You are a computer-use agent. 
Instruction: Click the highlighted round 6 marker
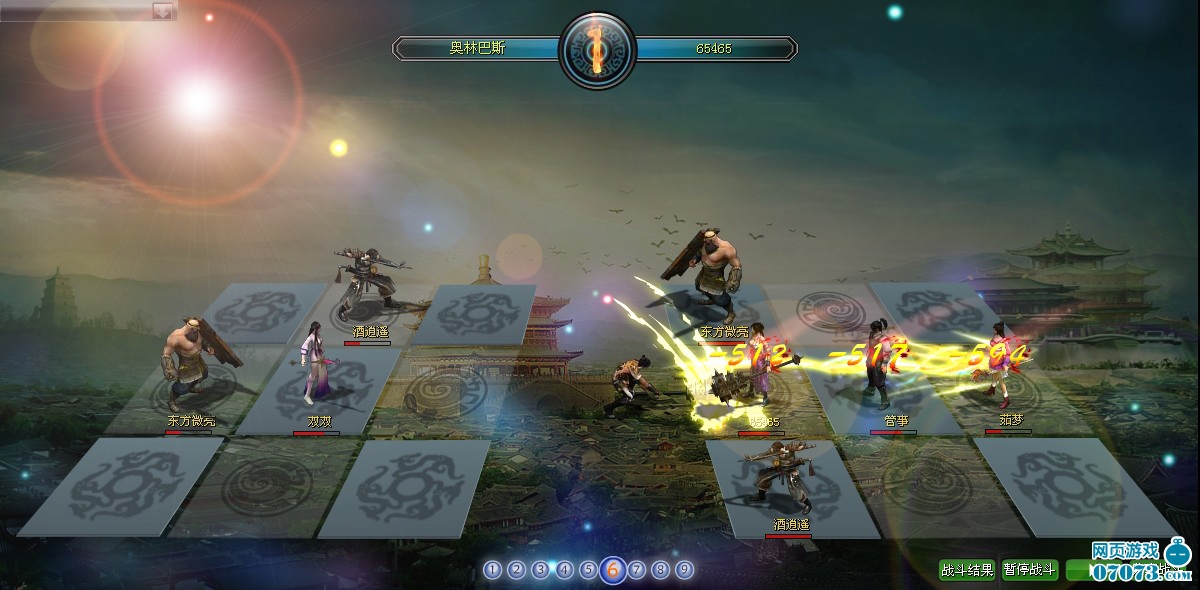coord(613,570)
